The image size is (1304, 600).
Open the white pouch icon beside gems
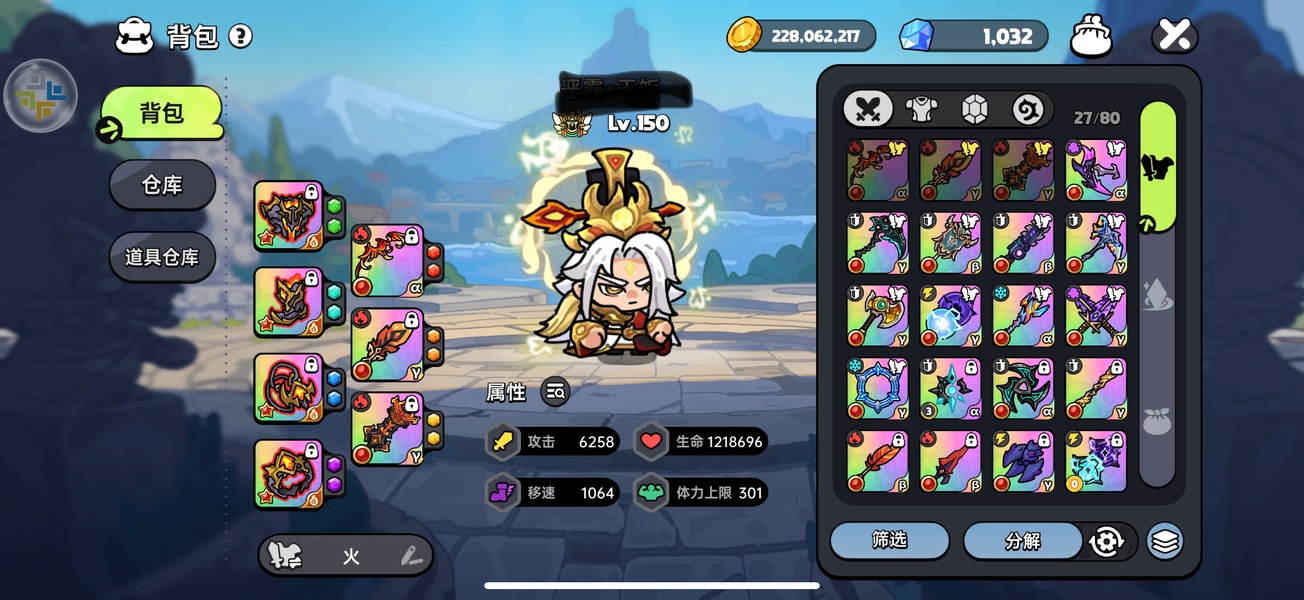(1091, 37)
